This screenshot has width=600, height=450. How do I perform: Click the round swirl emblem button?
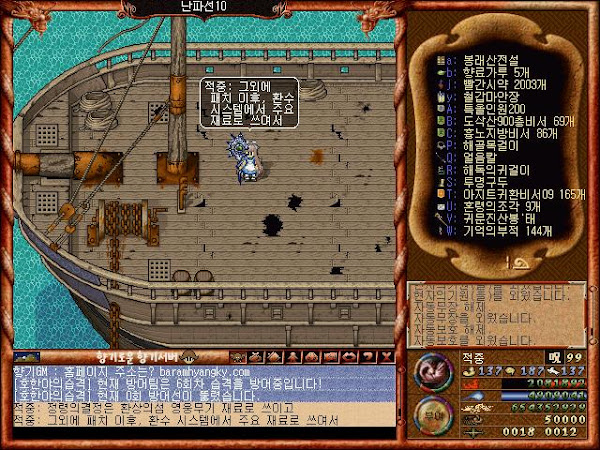tap(434, 376)
